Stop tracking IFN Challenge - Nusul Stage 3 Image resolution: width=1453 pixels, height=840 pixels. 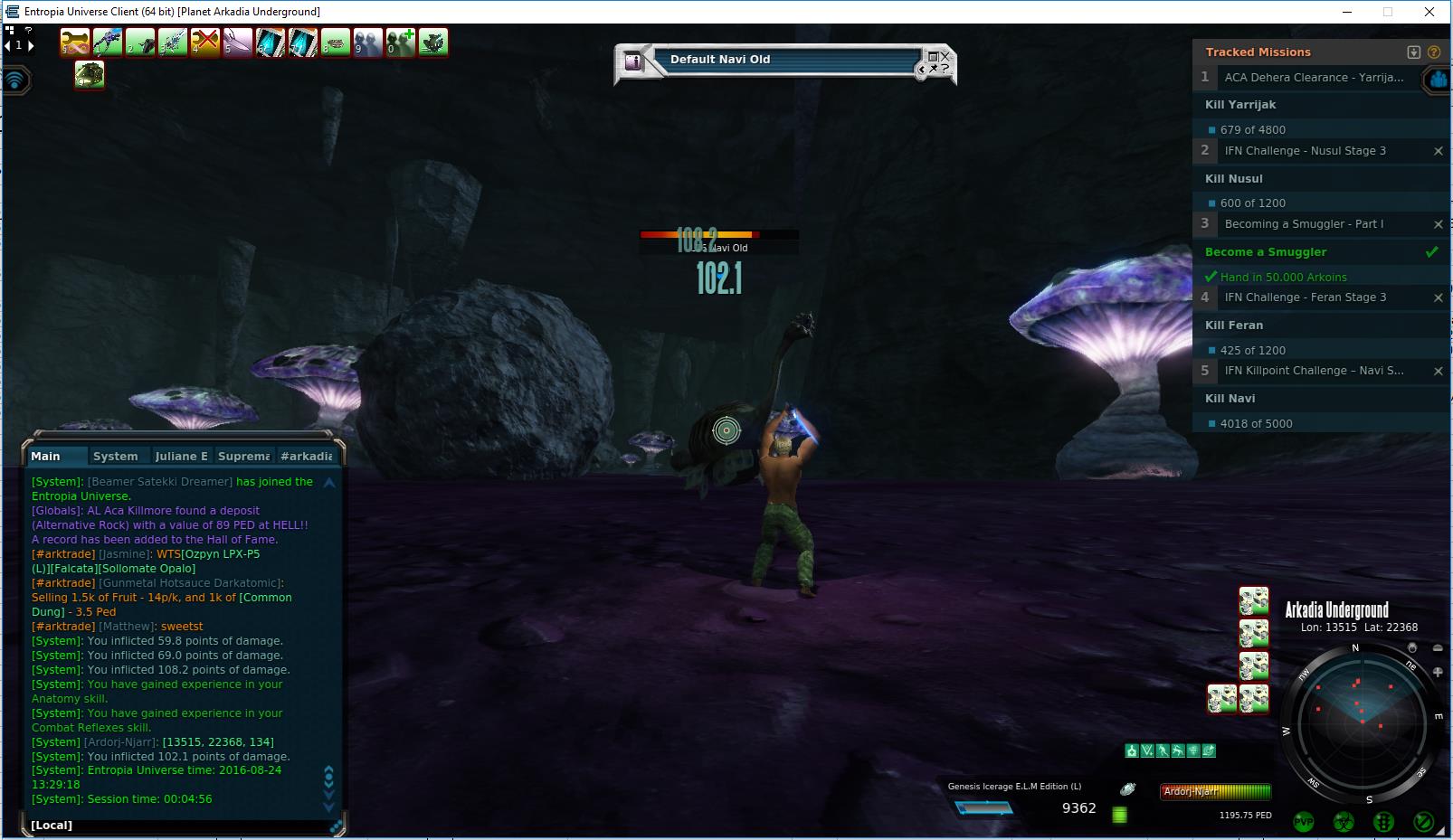click(x=1439, y=151)
